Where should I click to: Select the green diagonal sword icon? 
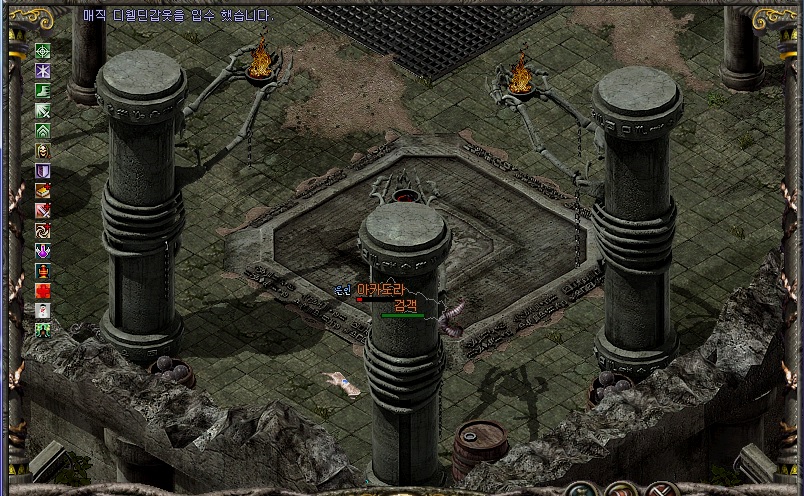43,111
